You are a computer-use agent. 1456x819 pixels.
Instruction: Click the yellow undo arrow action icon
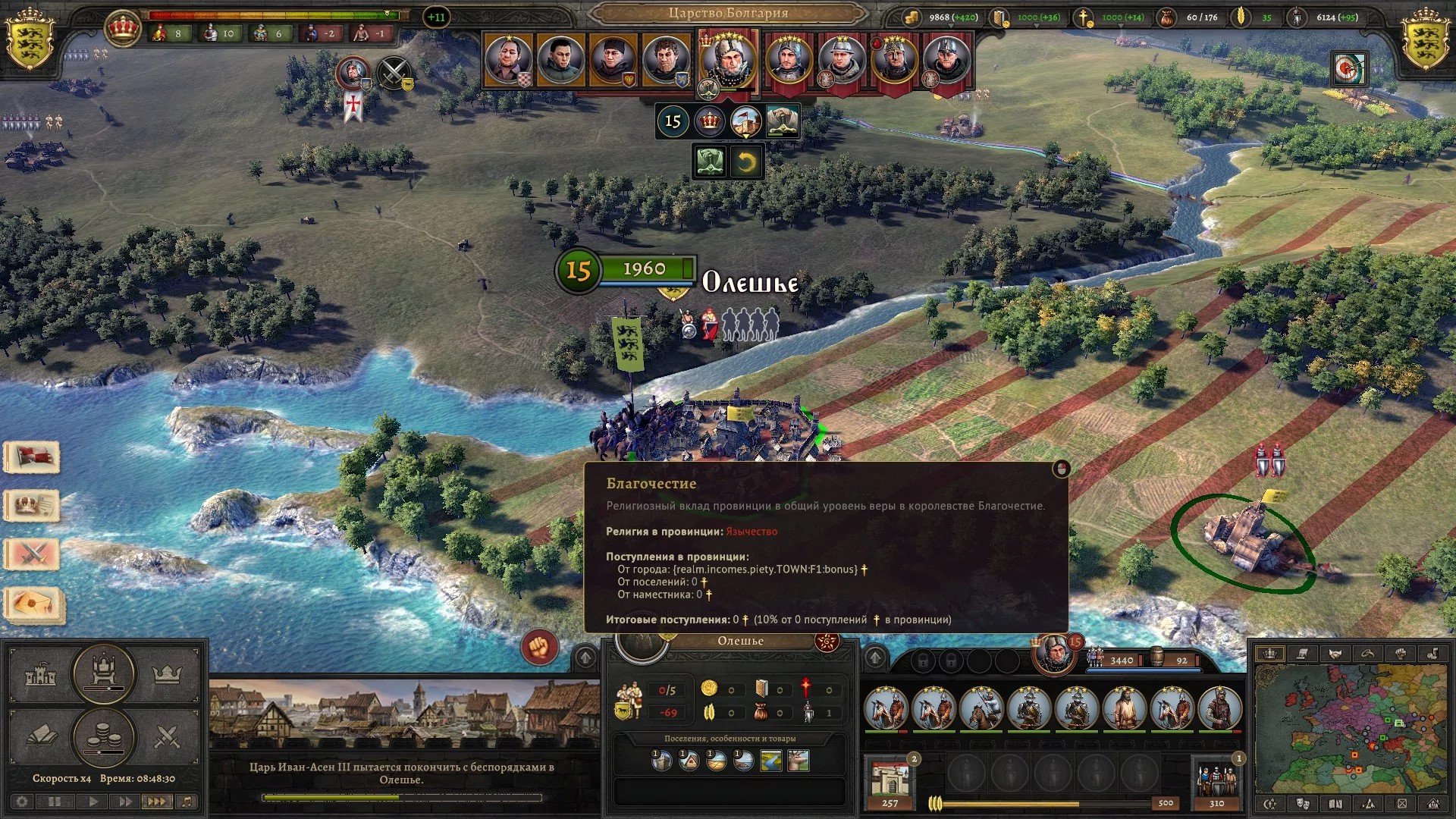click(746, 162)
